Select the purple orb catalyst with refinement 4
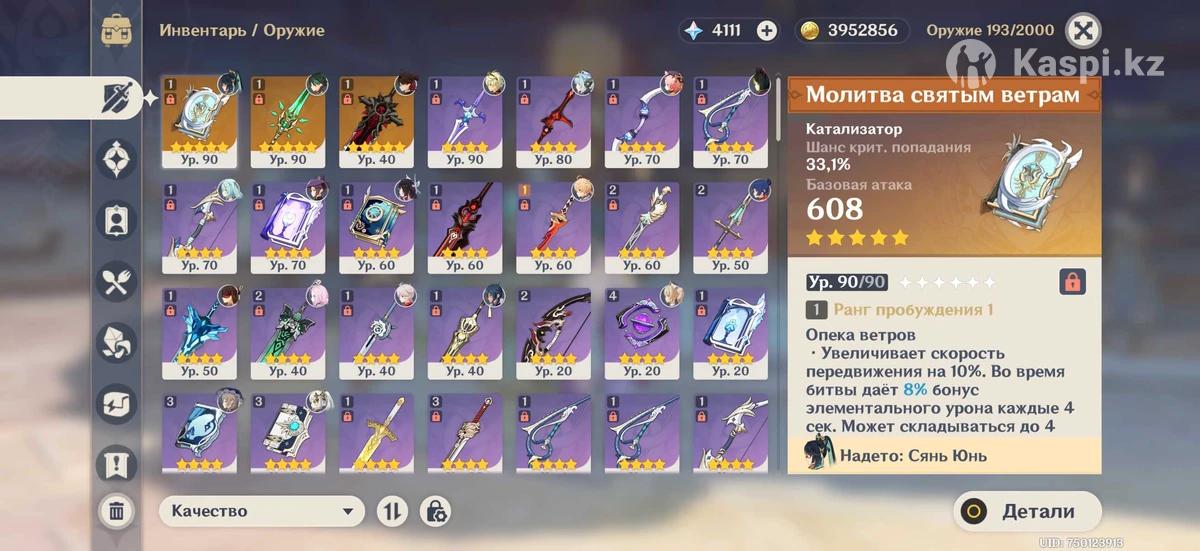 click(x=642, y=332)
